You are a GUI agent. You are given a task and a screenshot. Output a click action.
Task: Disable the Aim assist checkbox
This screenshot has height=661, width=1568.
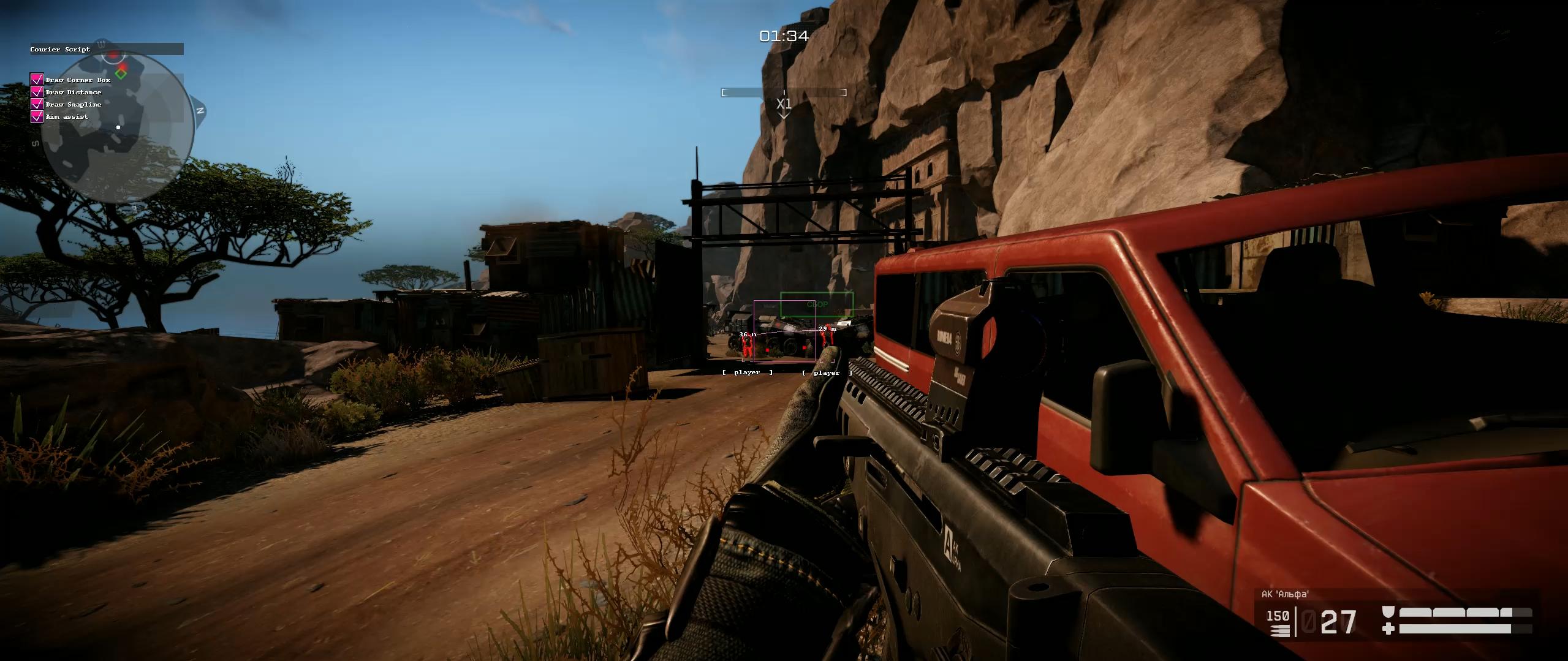coord(37,116)
